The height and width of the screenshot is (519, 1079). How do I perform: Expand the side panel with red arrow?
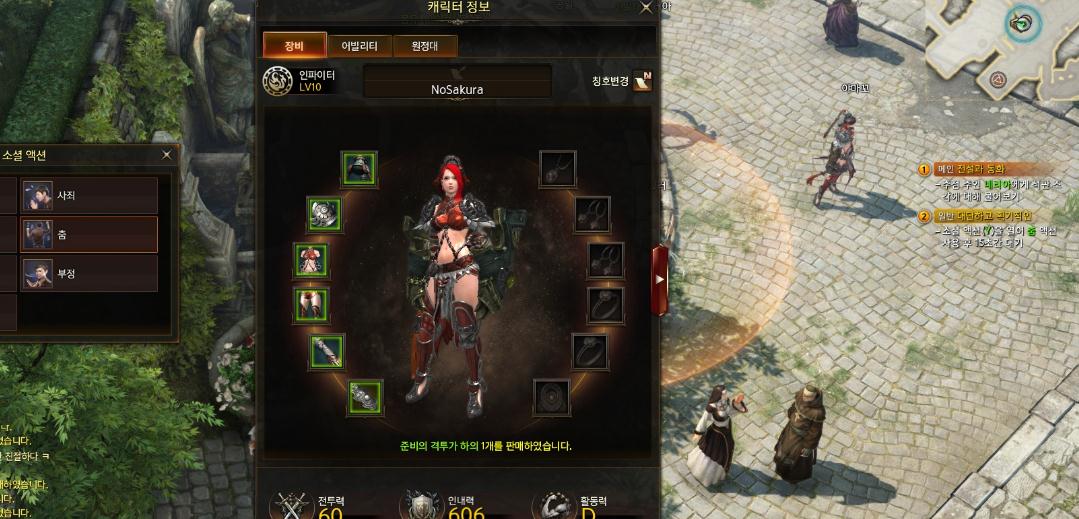click(660, 279)
